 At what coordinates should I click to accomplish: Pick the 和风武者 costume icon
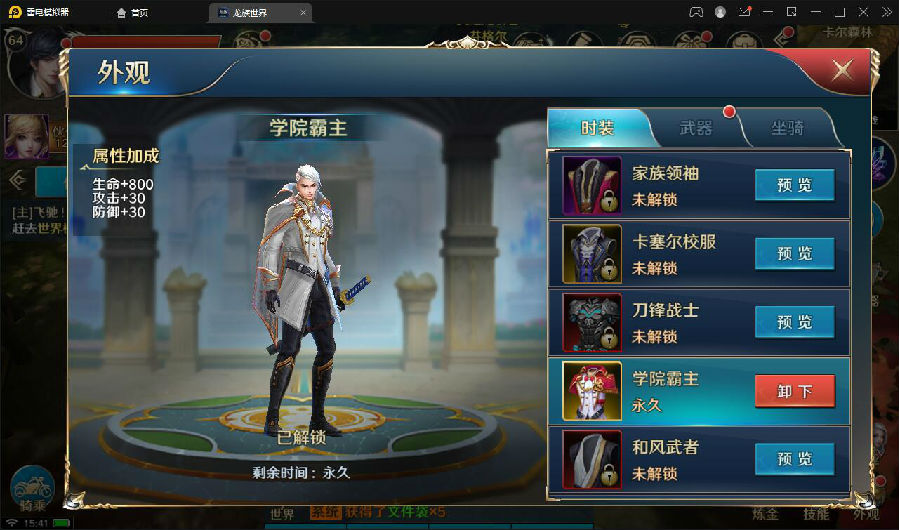[x=592, y=459]
